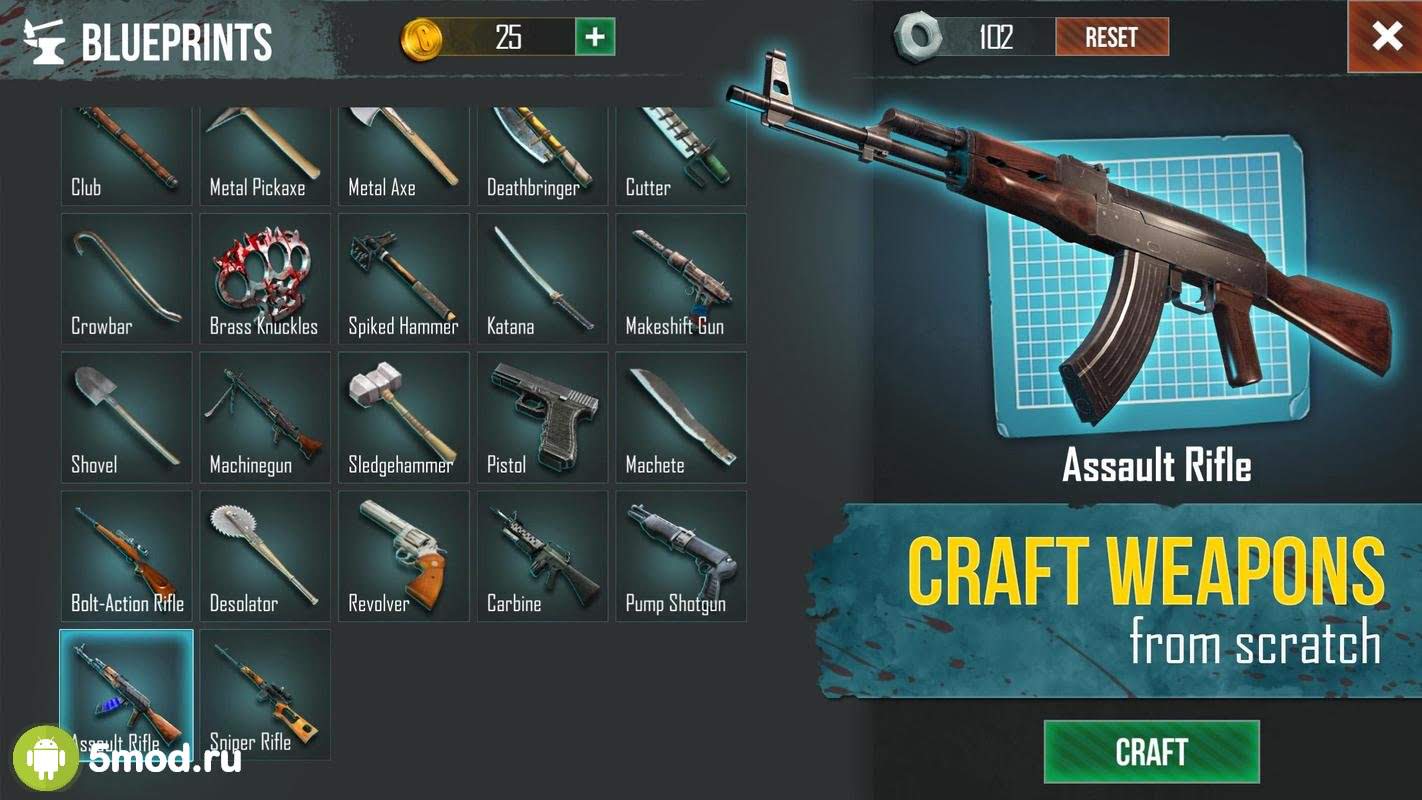Screen dimensions: 1422x800
Task: Choose the Brass Knuckles blueprint
Action: click(x=265, y=278)
